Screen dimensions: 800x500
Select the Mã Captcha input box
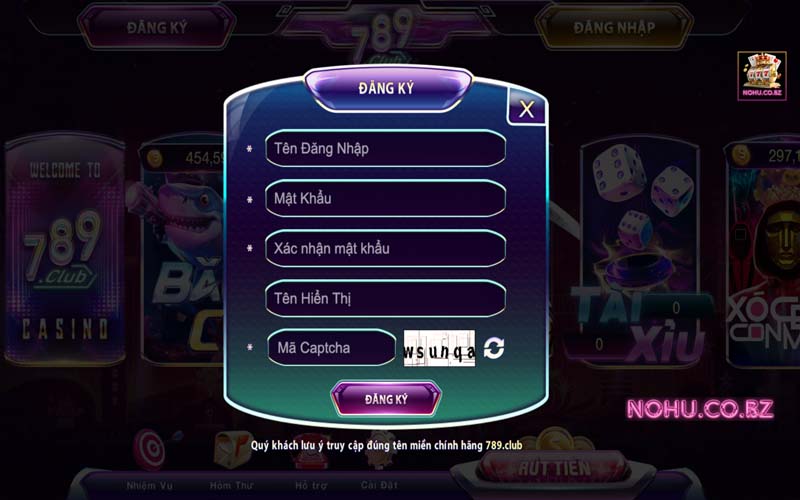331,348
